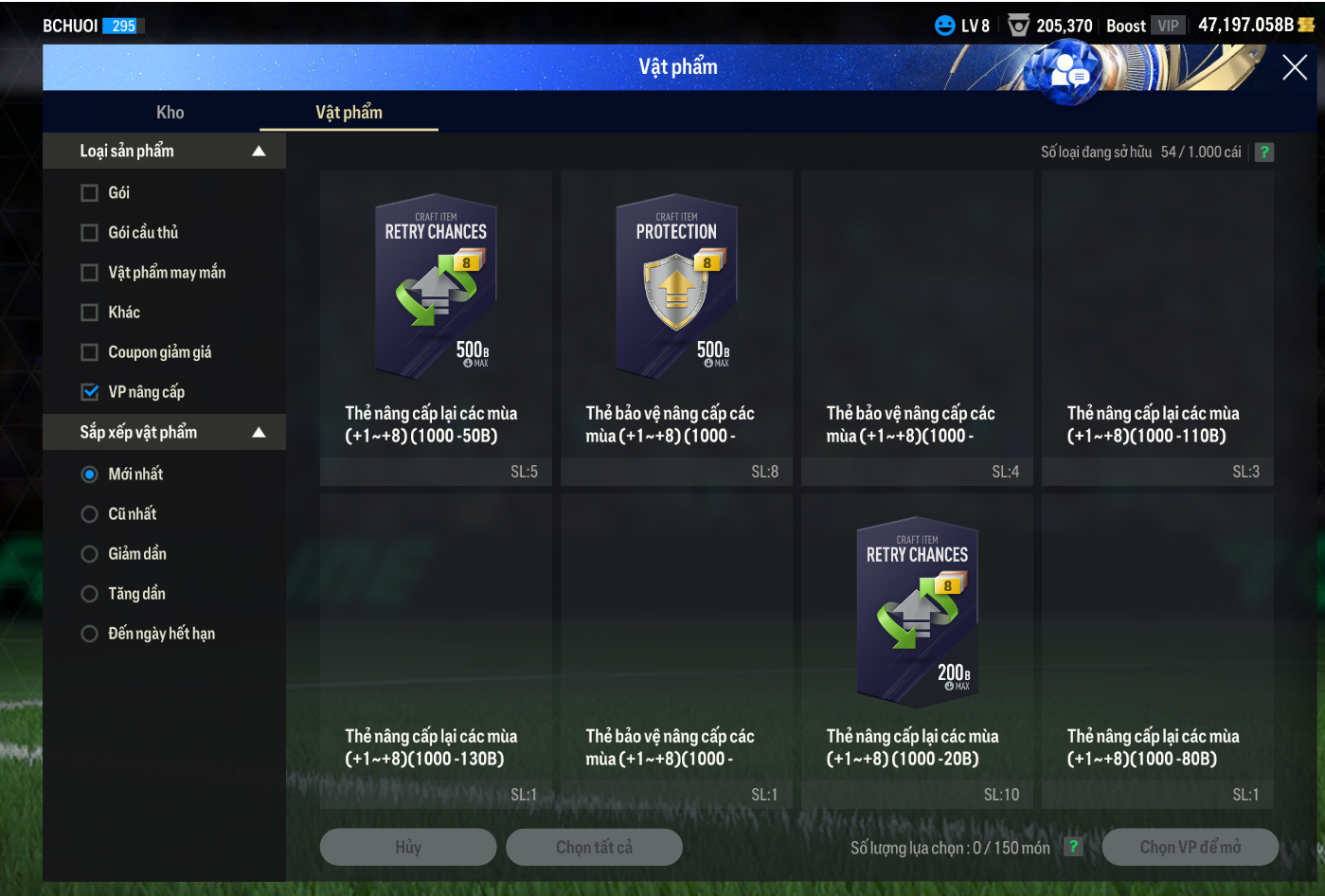Sort by Đến ngày hết hạn
This screenshot has width=1325, height=896.
(90, 634)
